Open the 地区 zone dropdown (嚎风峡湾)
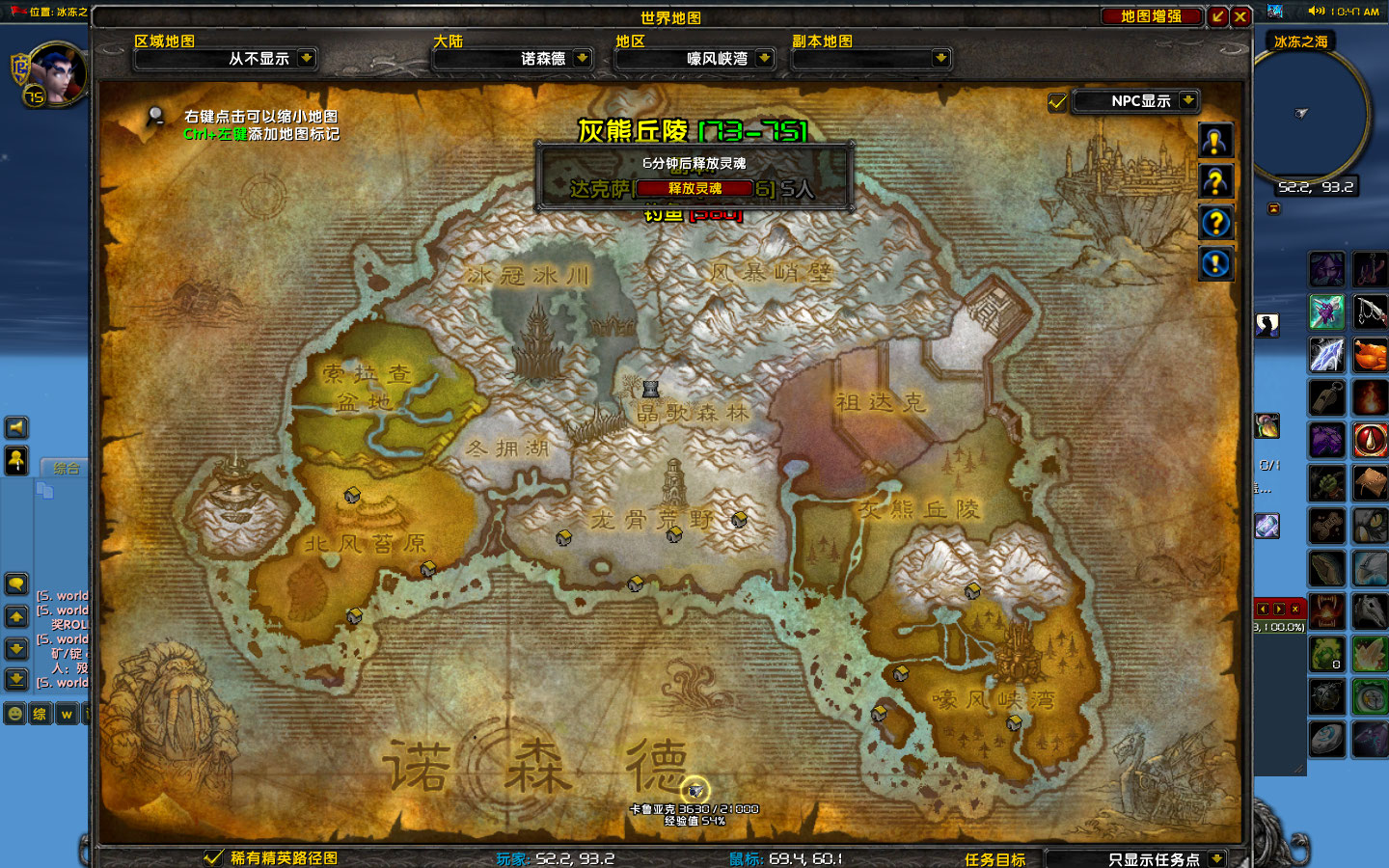This screenshot has height=868, width=1389. (x=764, y=58)
